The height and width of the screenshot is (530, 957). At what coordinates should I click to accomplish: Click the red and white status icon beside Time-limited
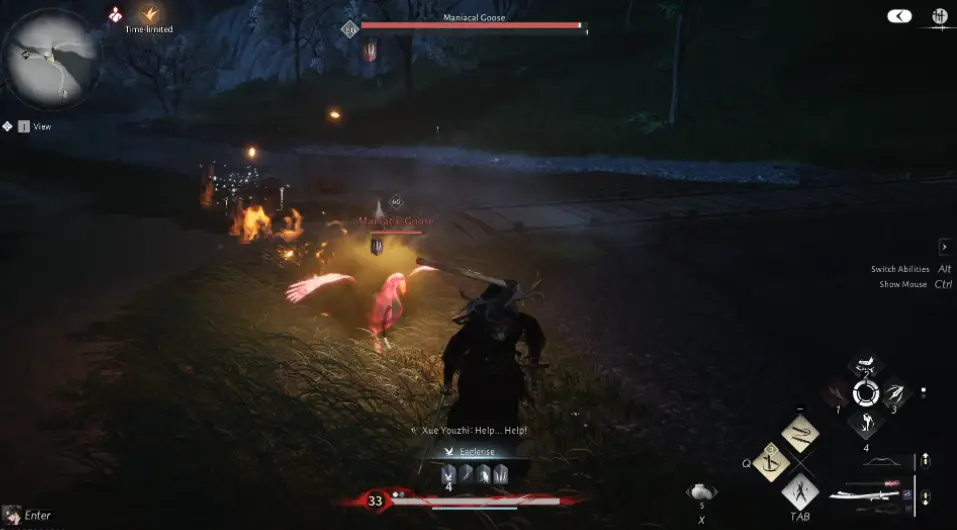117,14
